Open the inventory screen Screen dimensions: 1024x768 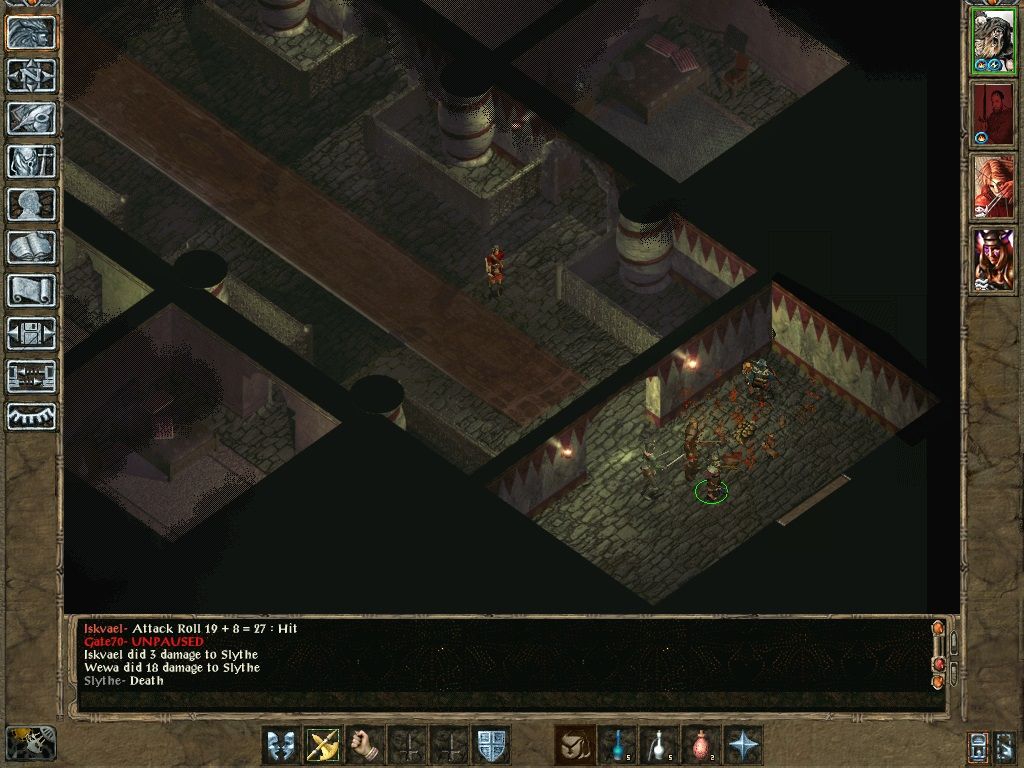coord(31,162)
